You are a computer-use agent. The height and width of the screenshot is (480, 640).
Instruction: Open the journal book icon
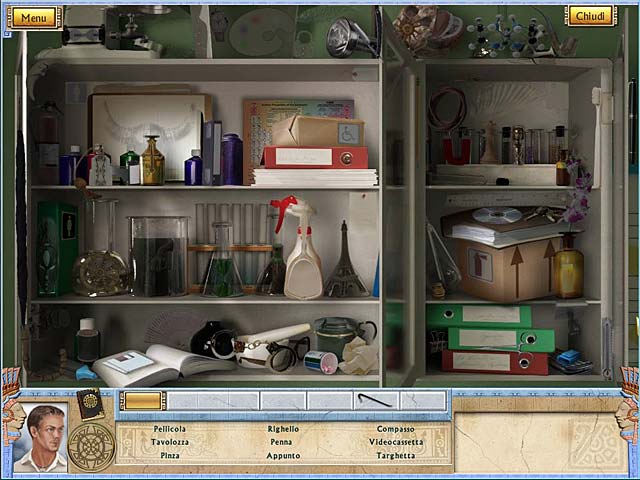coord(90,402)
